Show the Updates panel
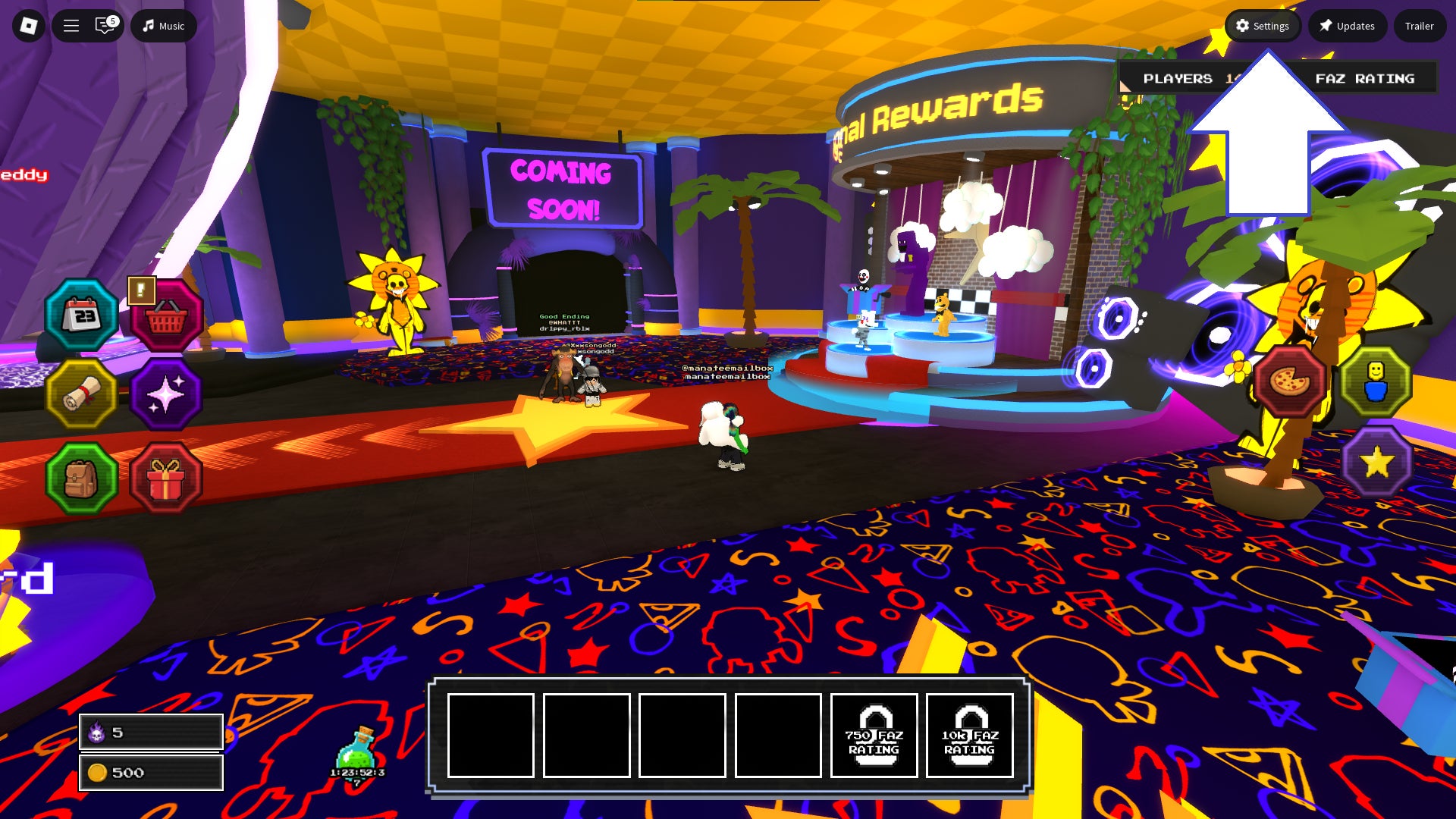This screenshot has width=1456, height=819. click(1347, 26)
